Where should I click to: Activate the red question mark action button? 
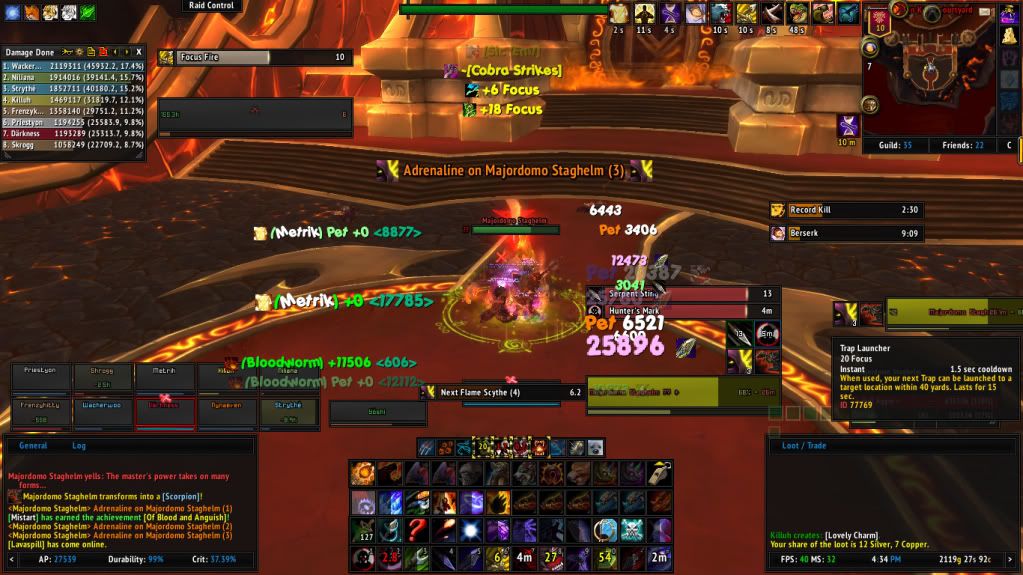click(x=417, y=530)
